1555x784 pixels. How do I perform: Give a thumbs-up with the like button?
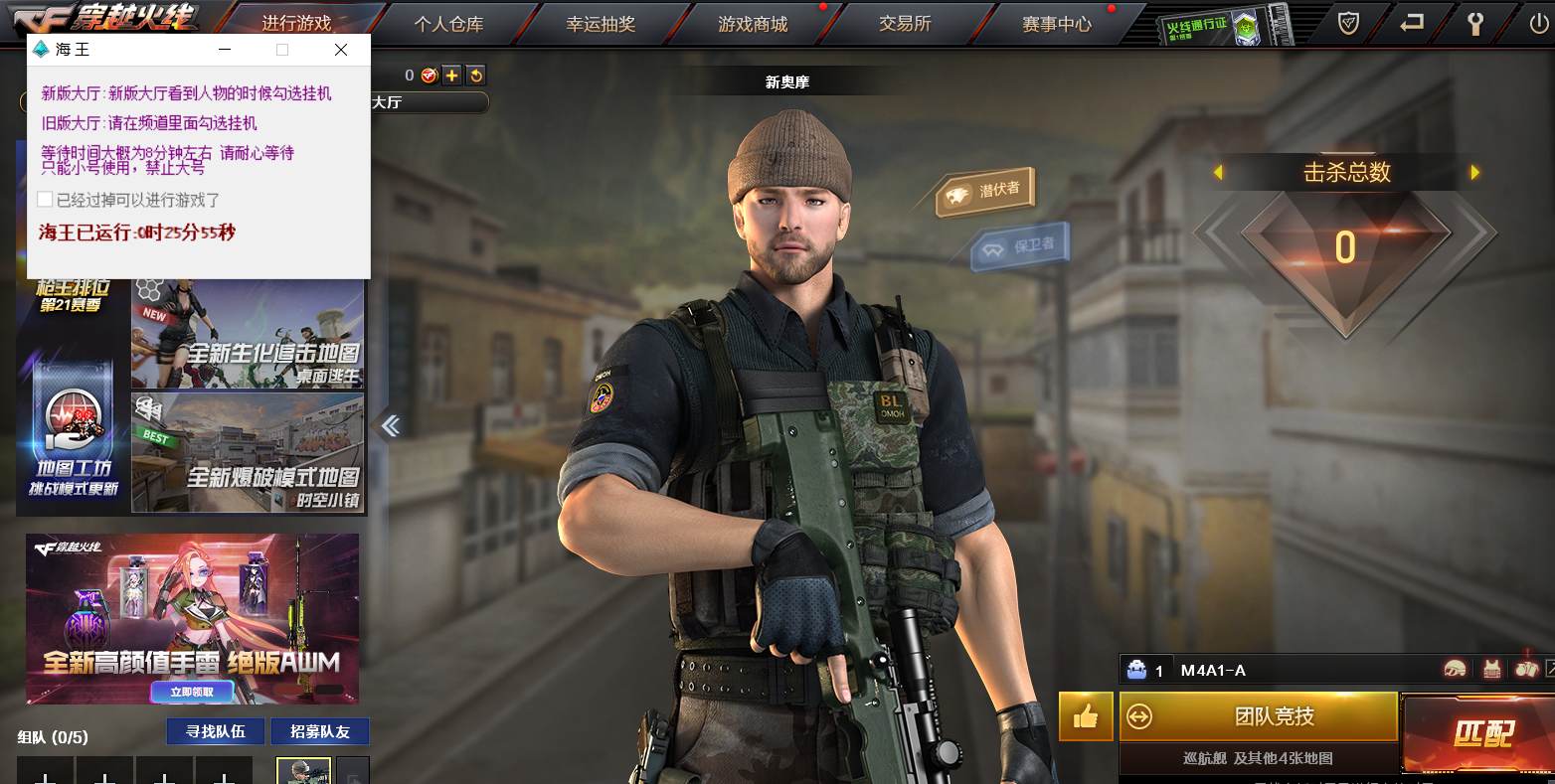tap(1086, 716)
